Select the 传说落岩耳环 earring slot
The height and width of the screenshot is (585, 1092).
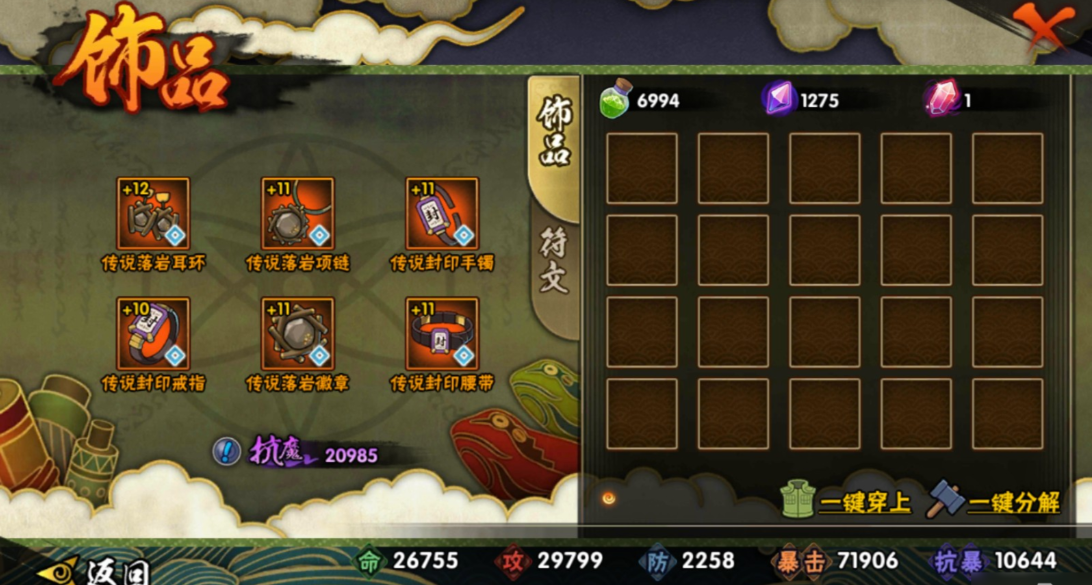(153, 214)
